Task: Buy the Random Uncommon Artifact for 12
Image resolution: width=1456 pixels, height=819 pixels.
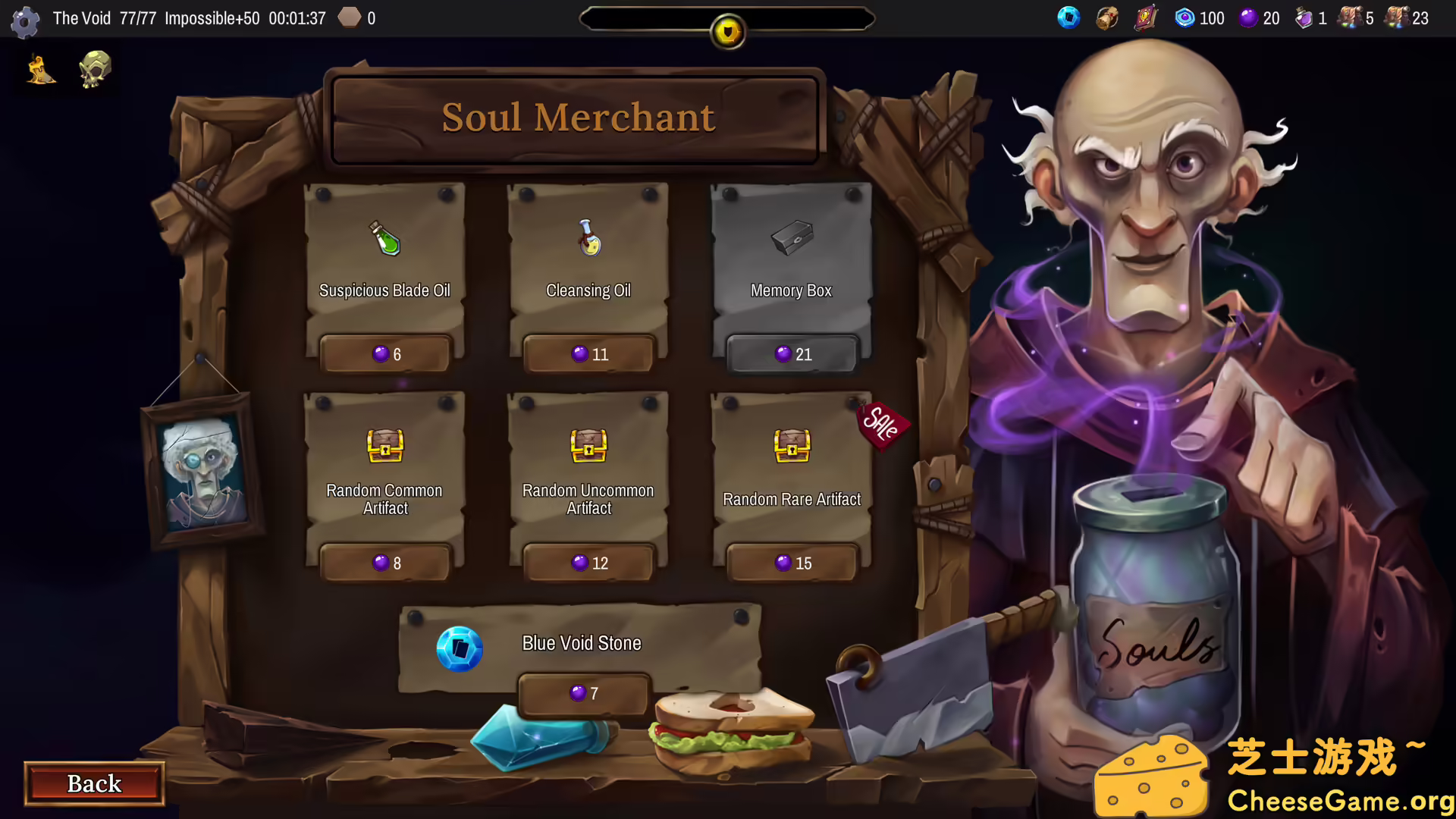Action: [588, 563]
